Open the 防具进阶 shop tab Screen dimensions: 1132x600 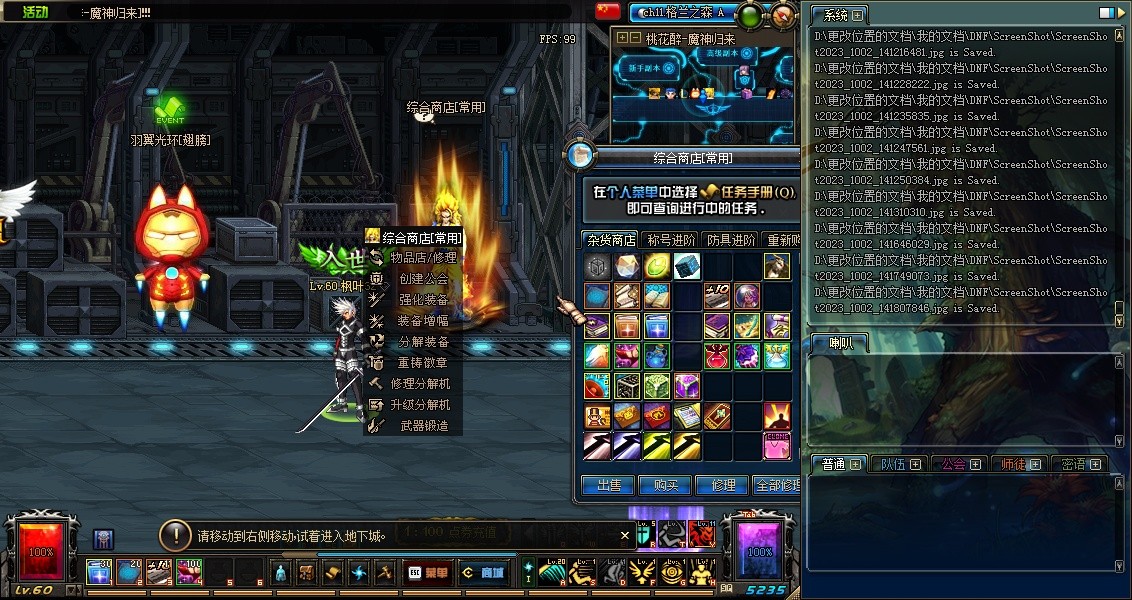(730, 240)
